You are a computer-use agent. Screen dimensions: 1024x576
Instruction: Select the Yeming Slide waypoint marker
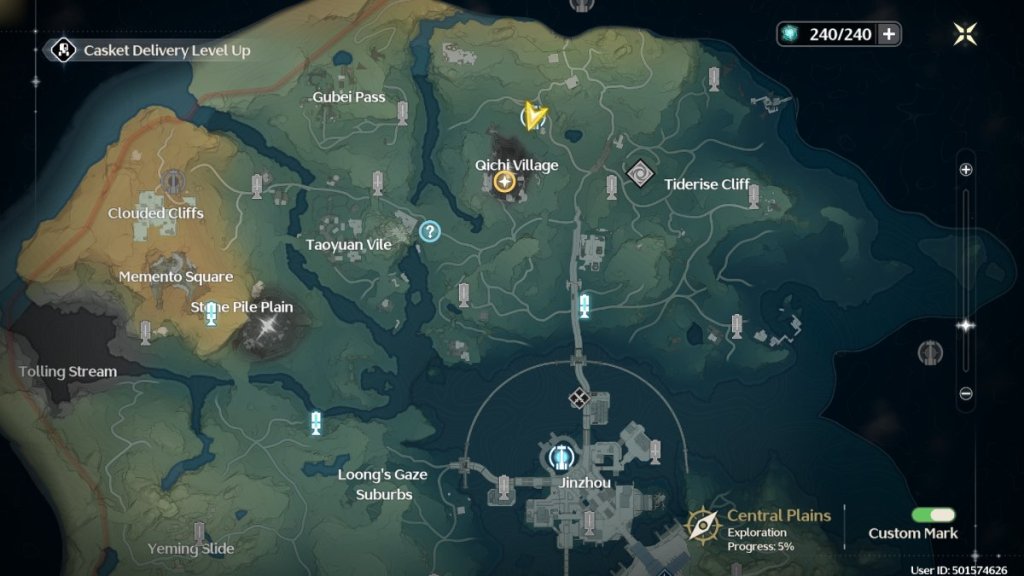coord(200,531)
